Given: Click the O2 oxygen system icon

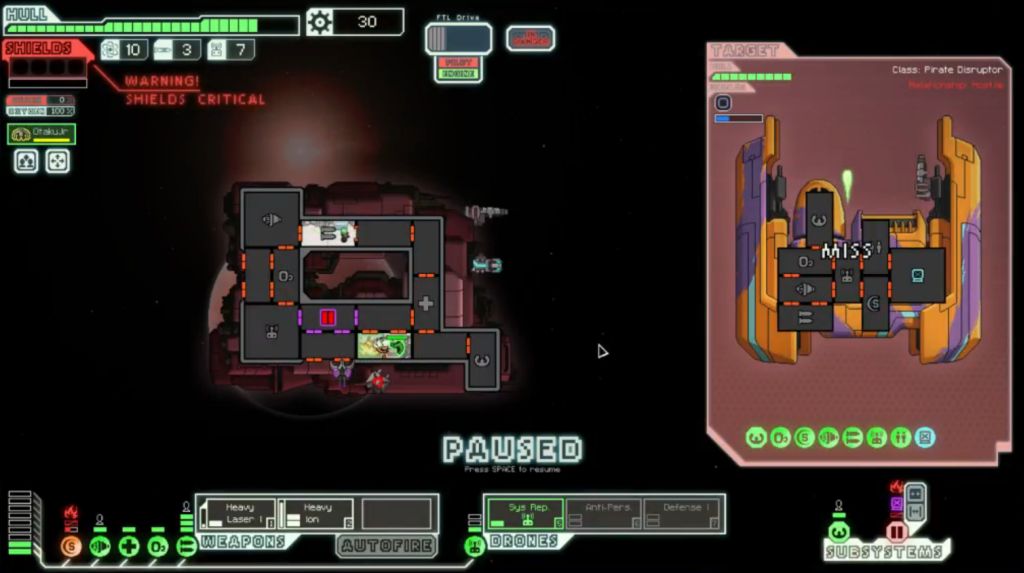Looking at the screenshot, I should point(157,546).
